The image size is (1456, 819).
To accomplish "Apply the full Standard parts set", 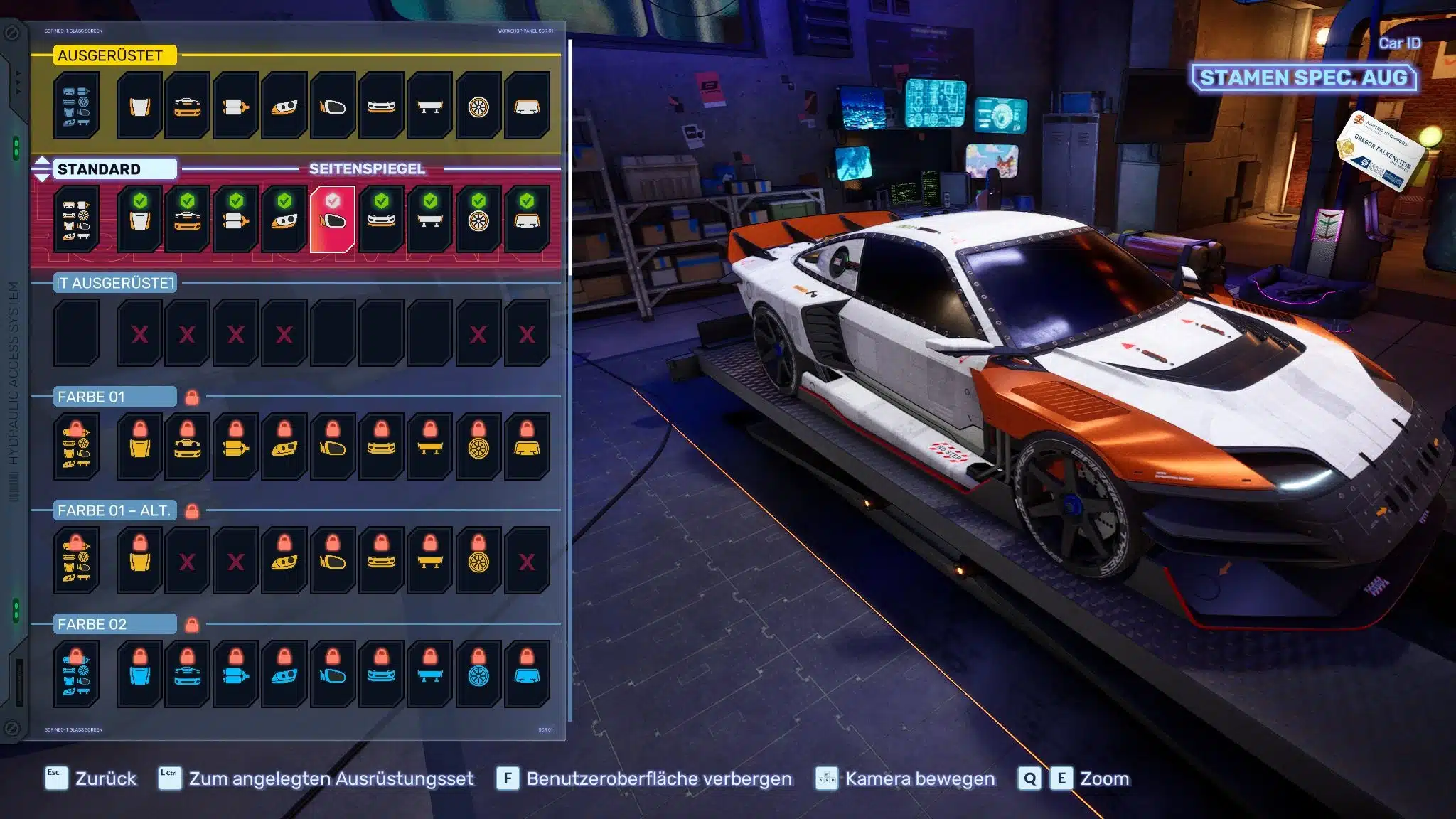I will [x=76, y=219].
